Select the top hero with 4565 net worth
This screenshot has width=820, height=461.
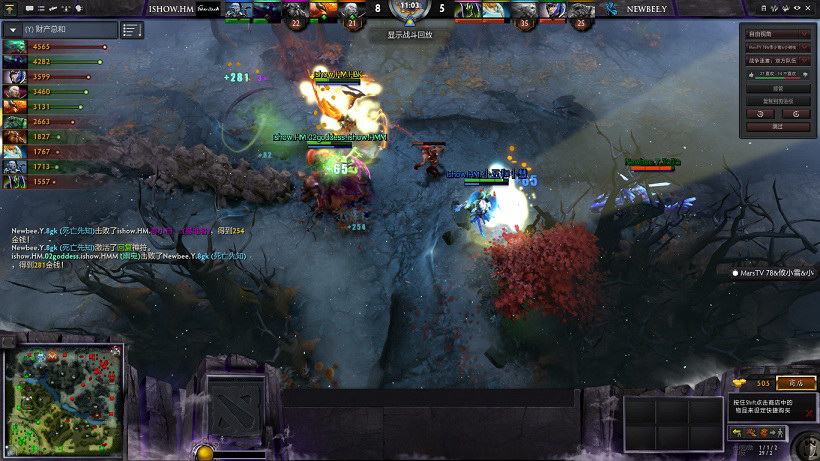coord(15,47)
